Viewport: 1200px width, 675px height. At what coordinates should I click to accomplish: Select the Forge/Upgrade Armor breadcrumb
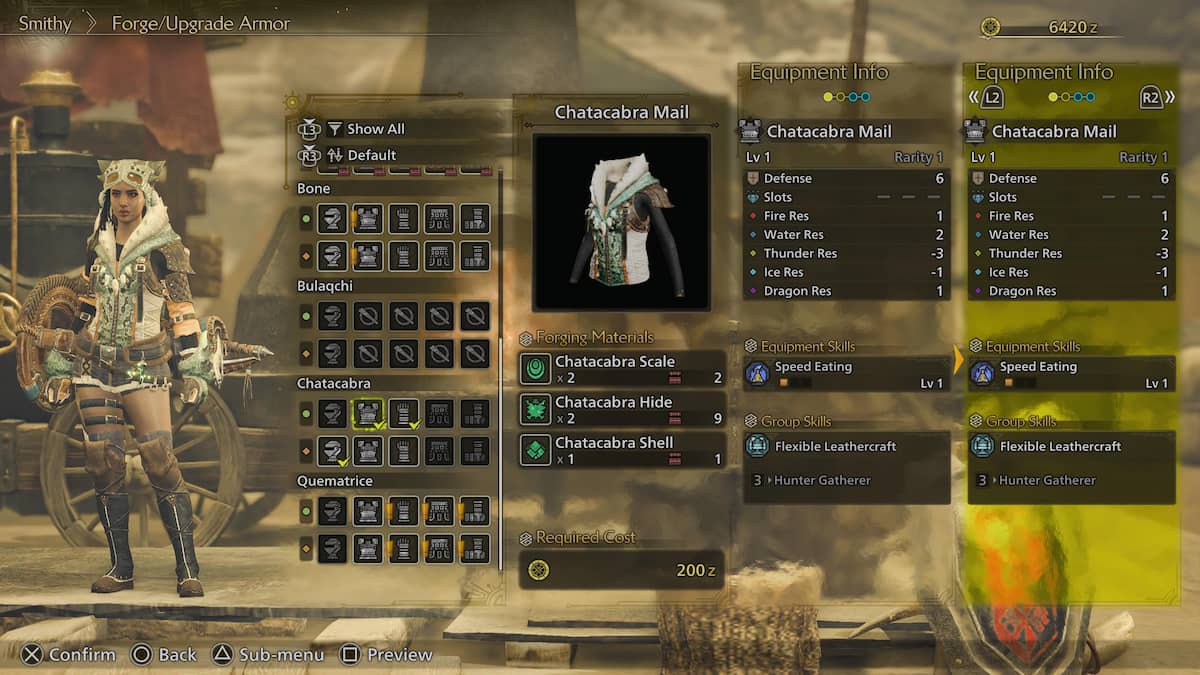pyautogui.click(x=200, y=23)
